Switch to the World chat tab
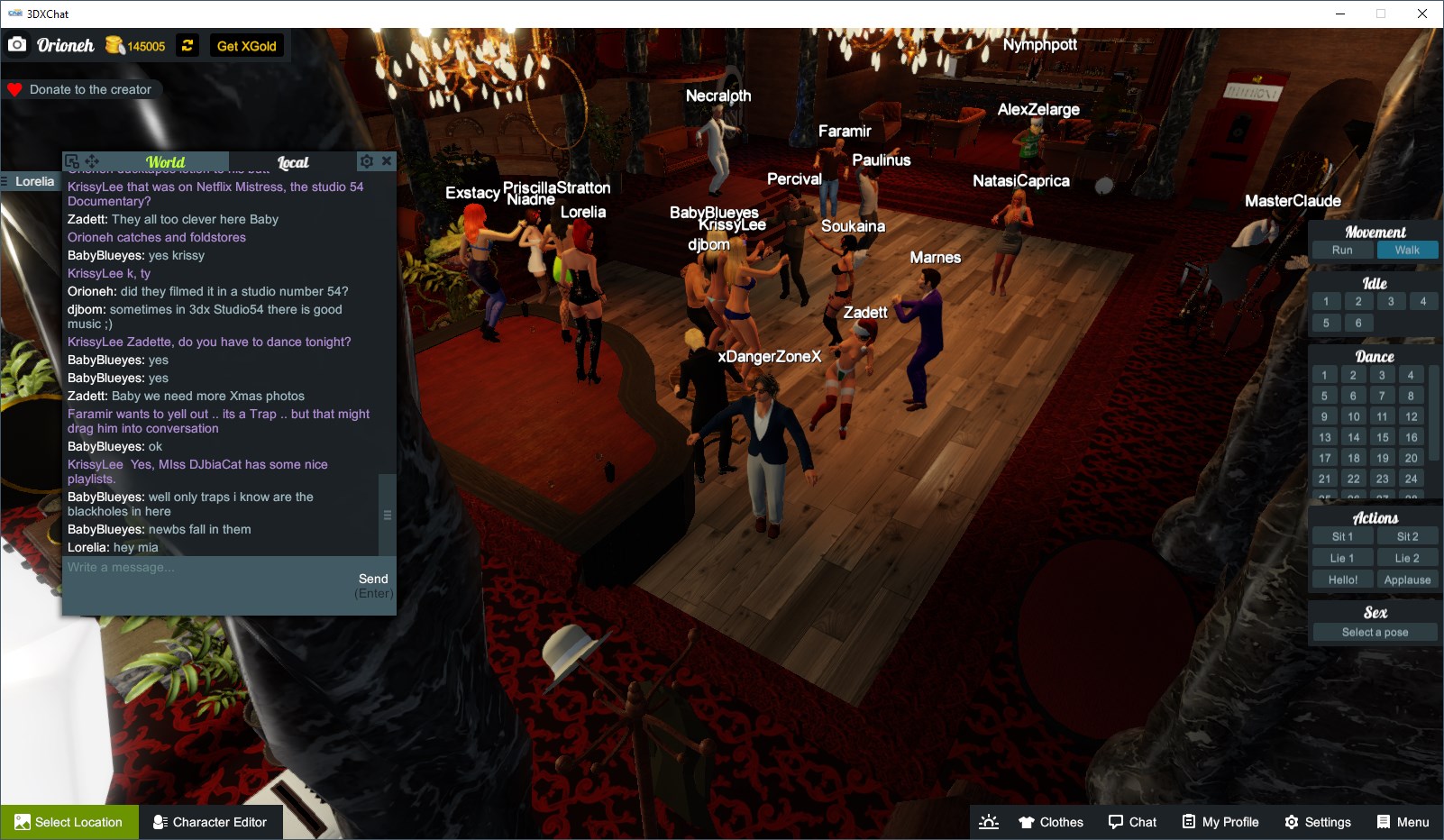 click(x=166, y=162)
